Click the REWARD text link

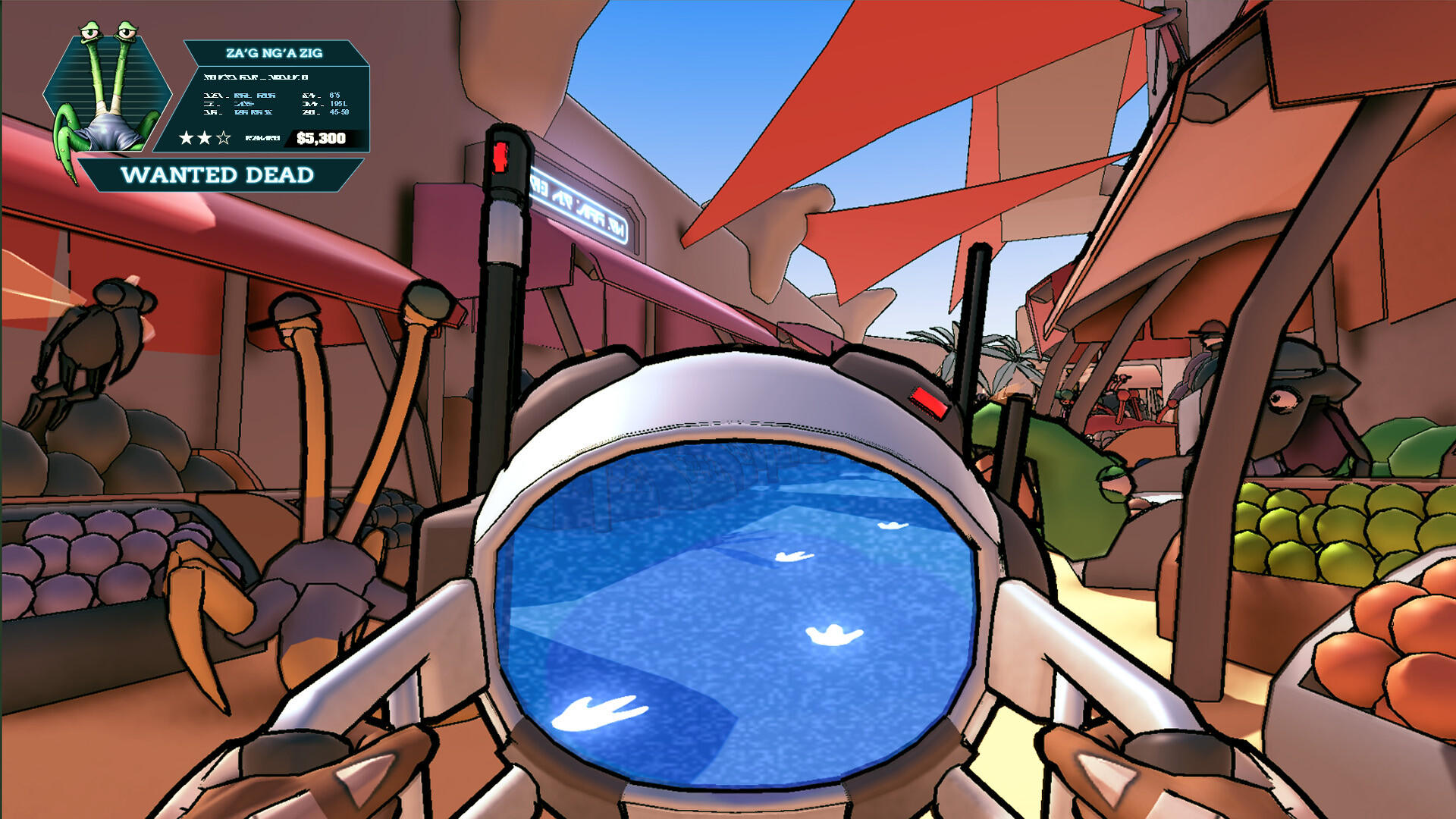262,138
